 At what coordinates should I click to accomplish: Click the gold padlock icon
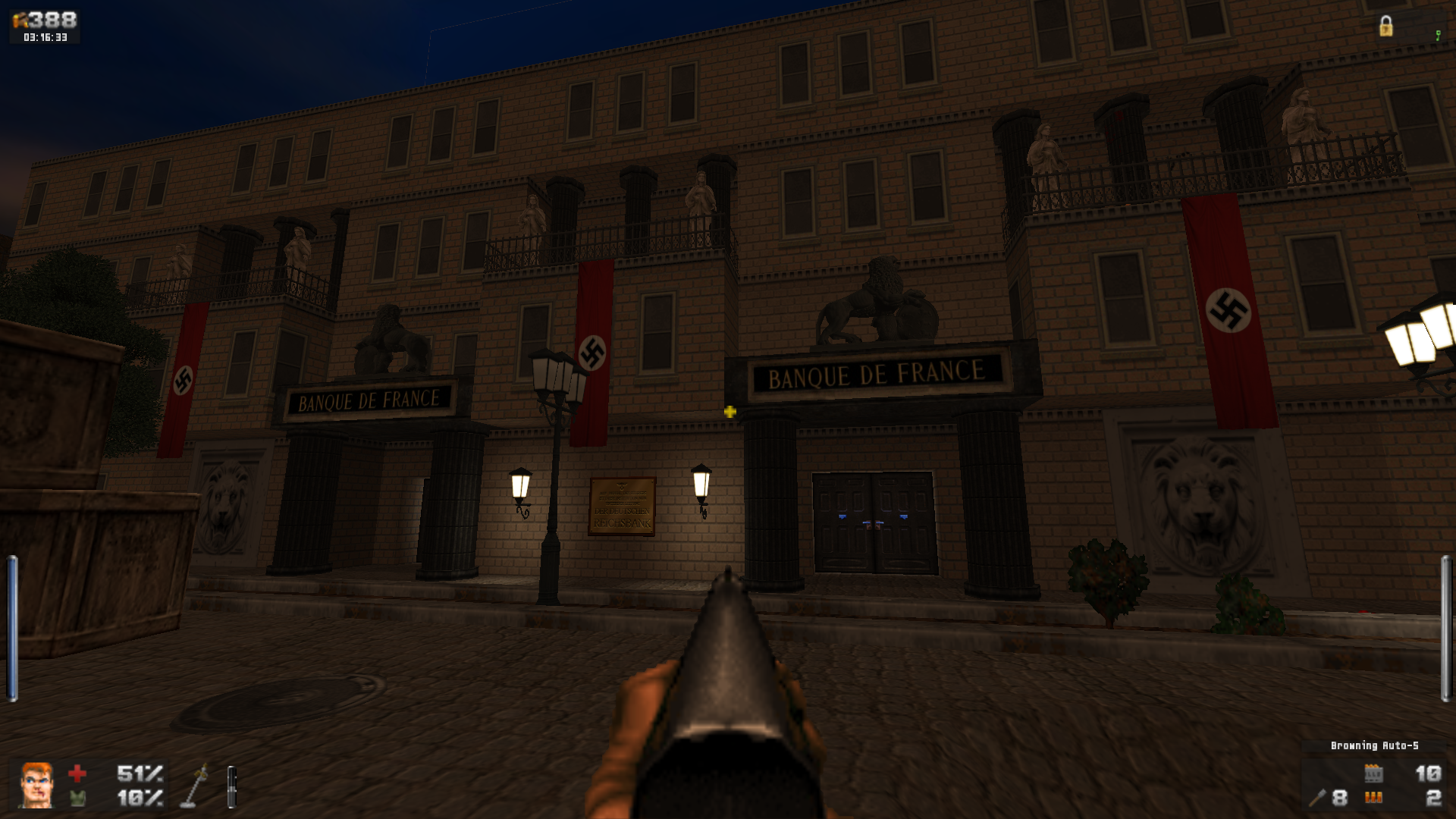click(1385, 27)
